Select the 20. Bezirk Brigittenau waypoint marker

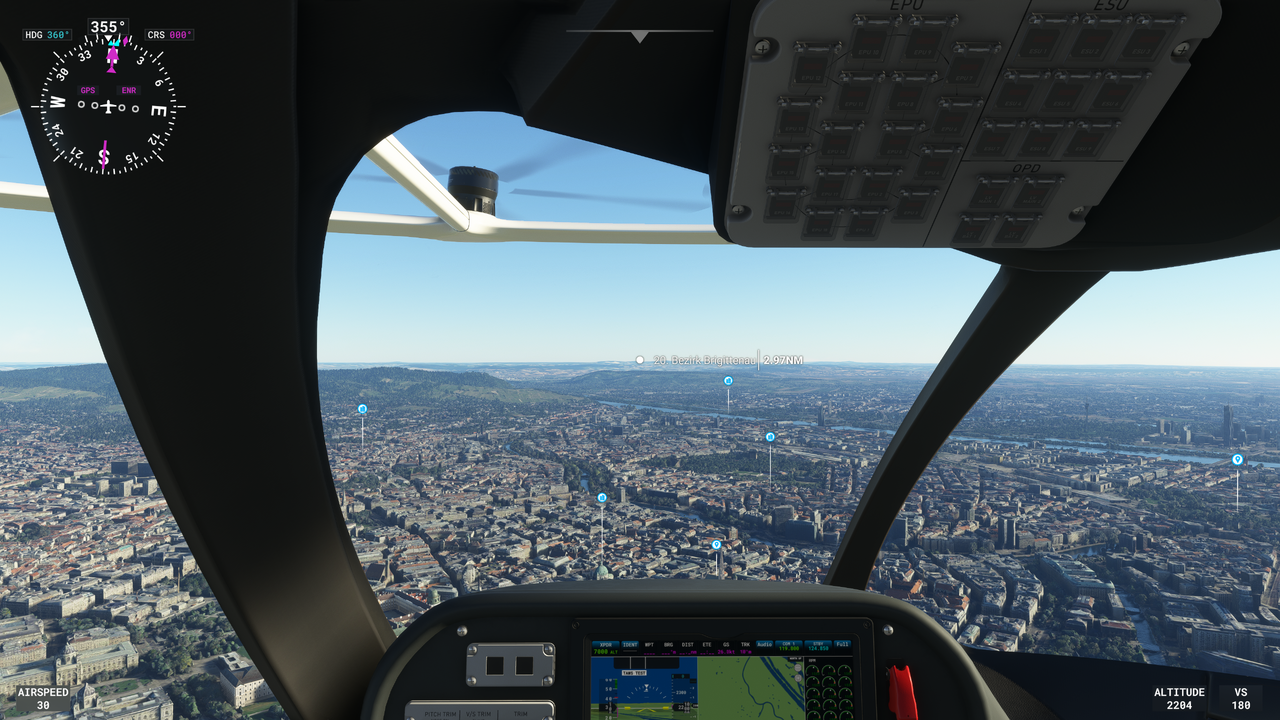tap(640, 360)
